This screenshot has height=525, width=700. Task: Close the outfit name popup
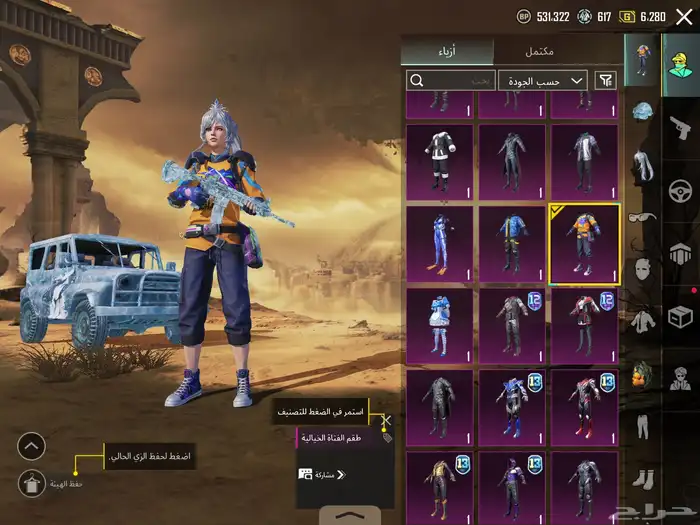click(388, 422)
